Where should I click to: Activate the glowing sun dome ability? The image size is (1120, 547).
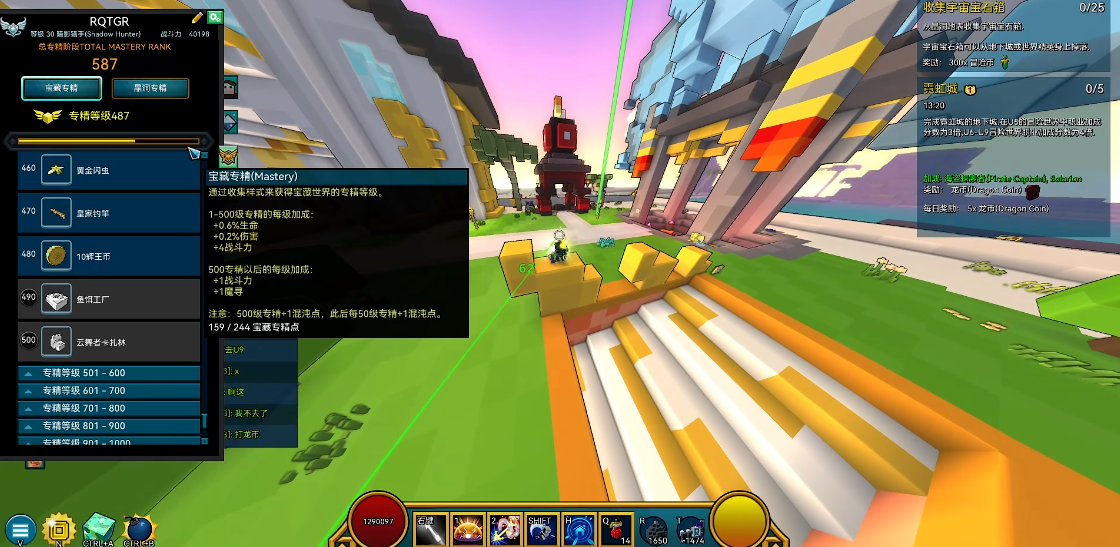coord(468,529)
